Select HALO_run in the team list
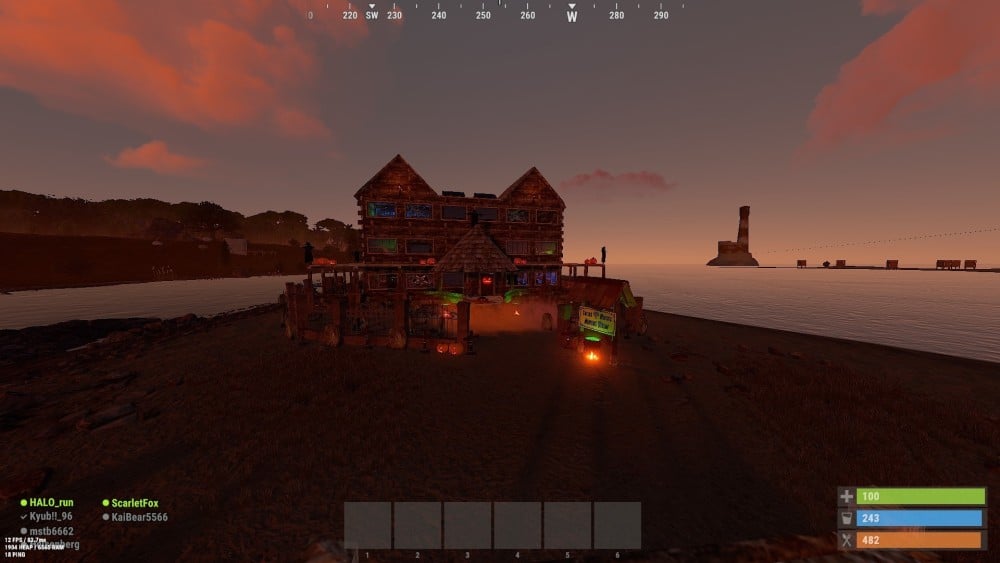Viewport: 1000px width, 563px height. [x=51, y=502]
